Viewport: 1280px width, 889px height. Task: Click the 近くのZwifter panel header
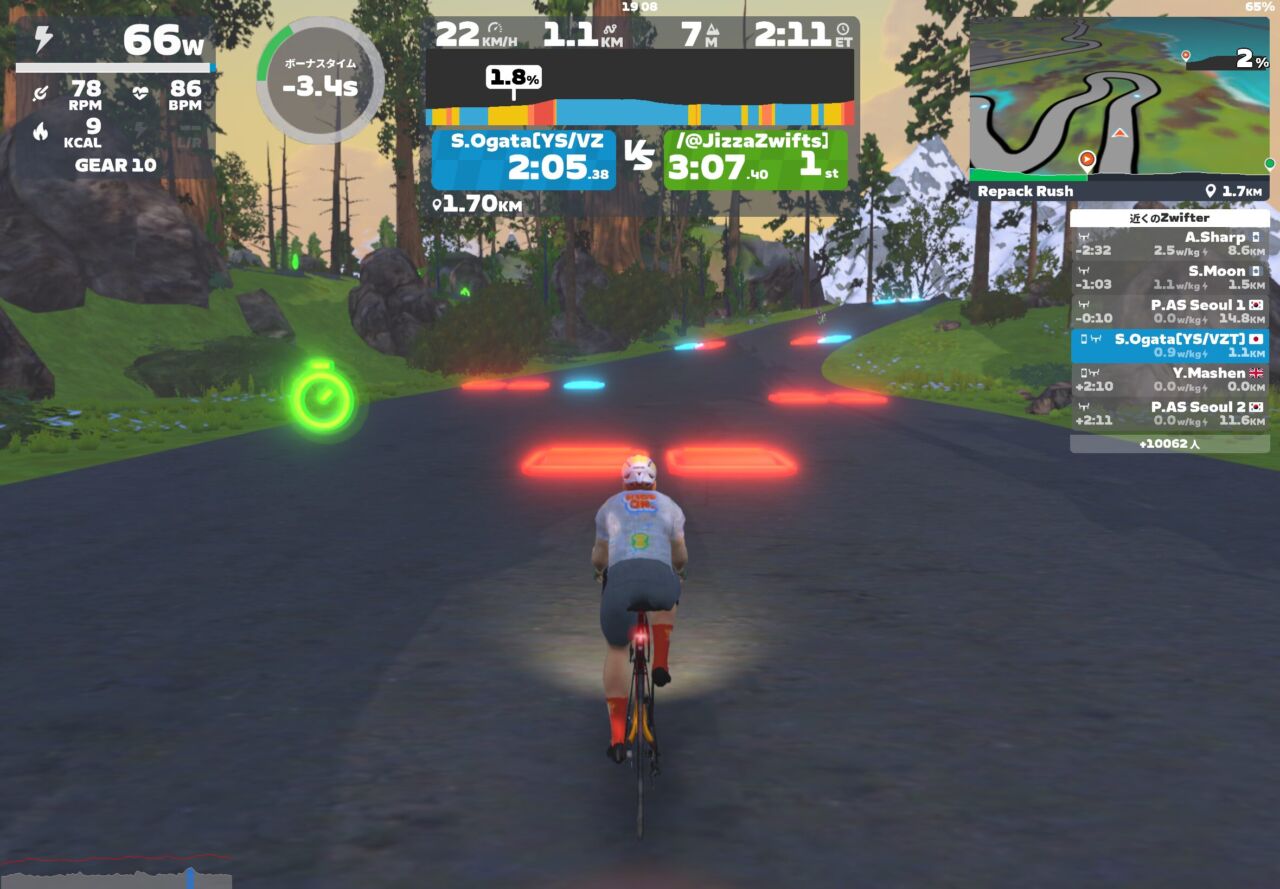[1170, 217]
